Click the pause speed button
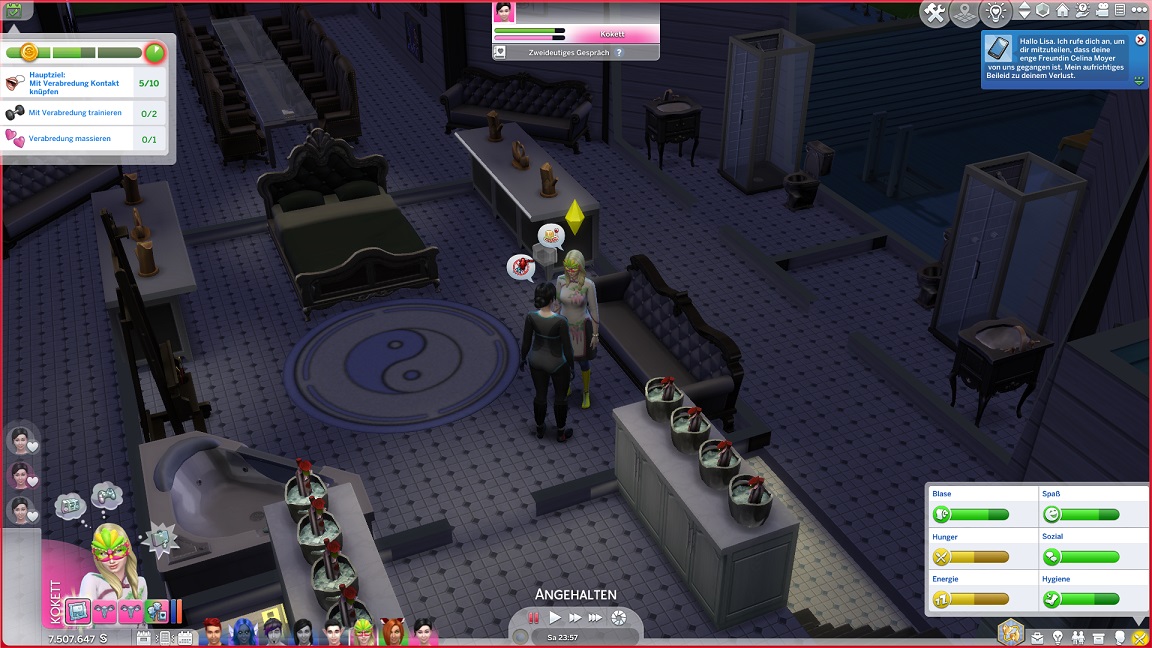The height and width of the screenshot is (648, 1152). tap(534, 618)
